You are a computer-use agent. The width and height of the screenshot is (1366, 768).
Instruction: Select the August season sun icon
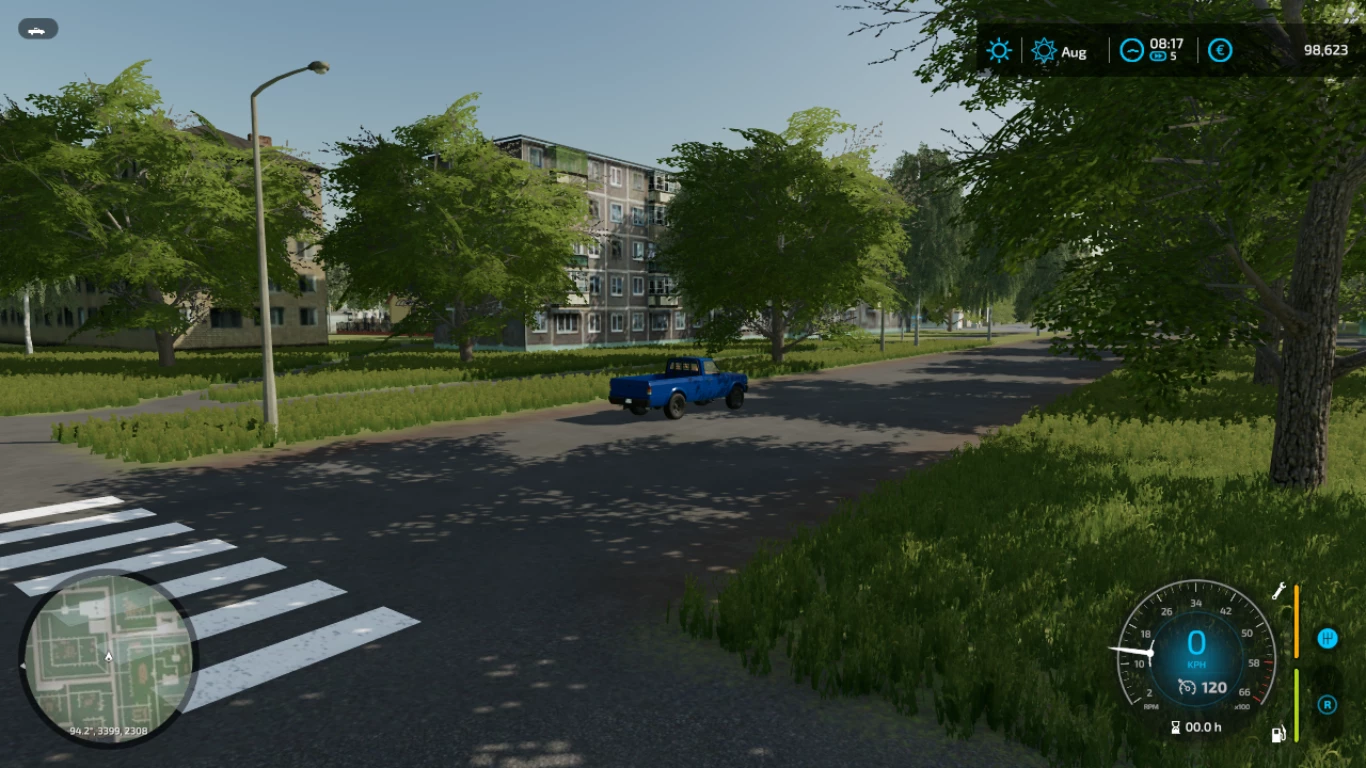pos(1044,51)
